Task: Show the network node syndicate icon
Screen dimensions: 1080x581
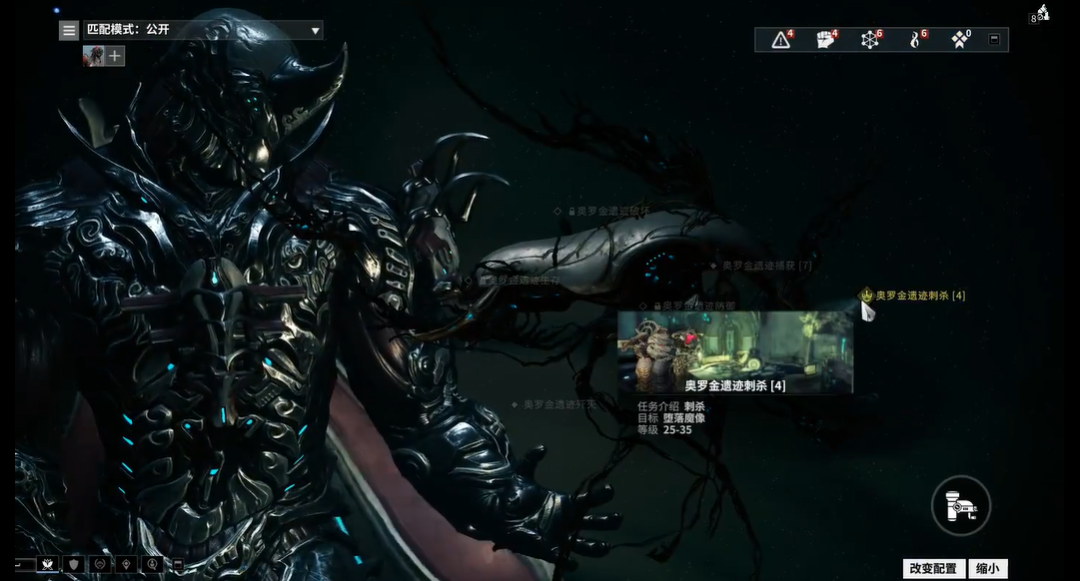Action: pos(870,40)
